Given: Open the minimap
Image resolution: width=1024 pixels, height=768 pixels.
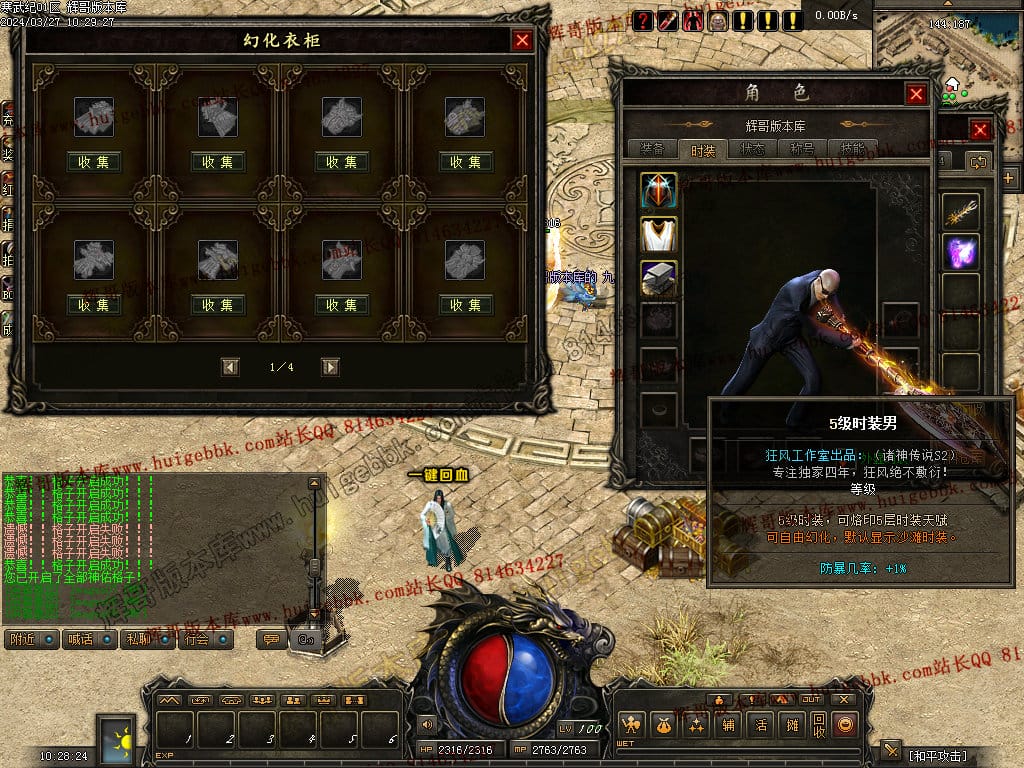Looking at the screenshot, I should tap(947, 50).
